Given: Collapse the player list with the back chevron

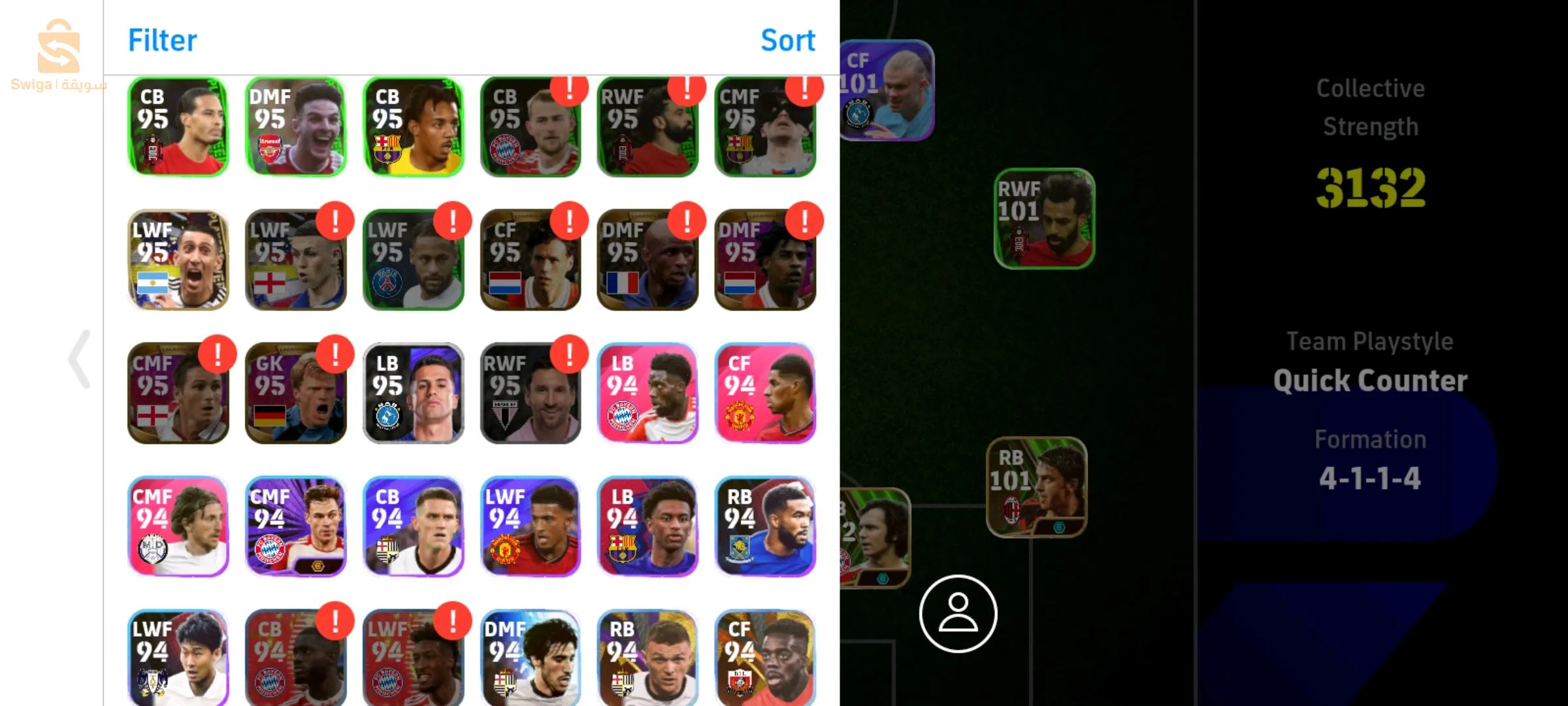Looking at the screenshot, I should tap(78, 360).
